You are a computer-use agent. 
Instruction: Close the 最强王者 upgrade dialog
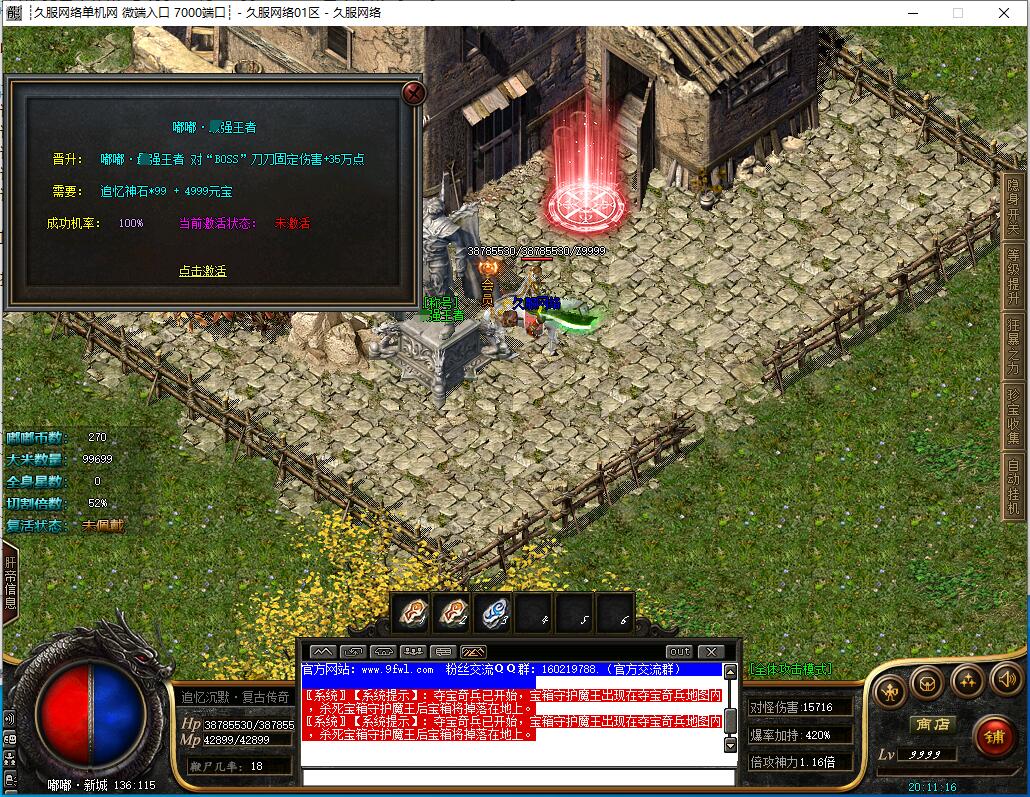[413, 94]
